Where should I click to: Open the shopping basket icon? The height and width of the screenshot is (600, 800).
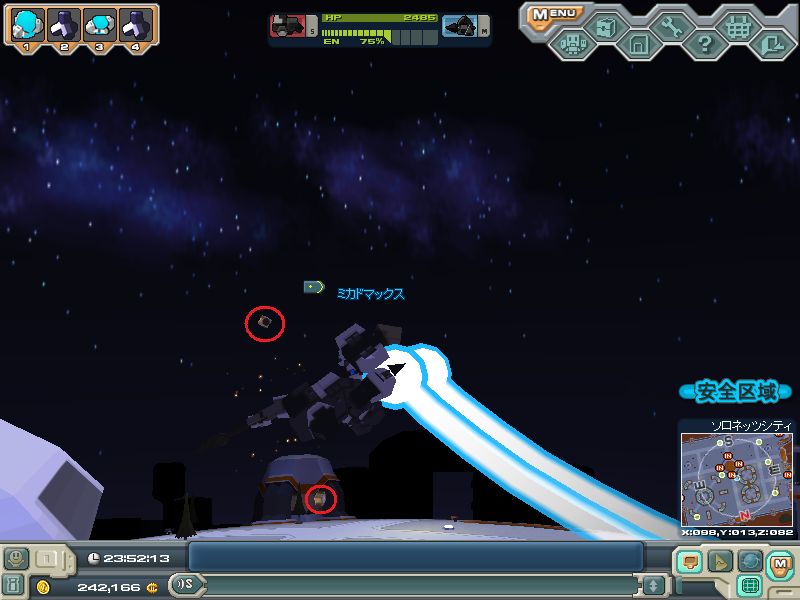coord(738,27)
